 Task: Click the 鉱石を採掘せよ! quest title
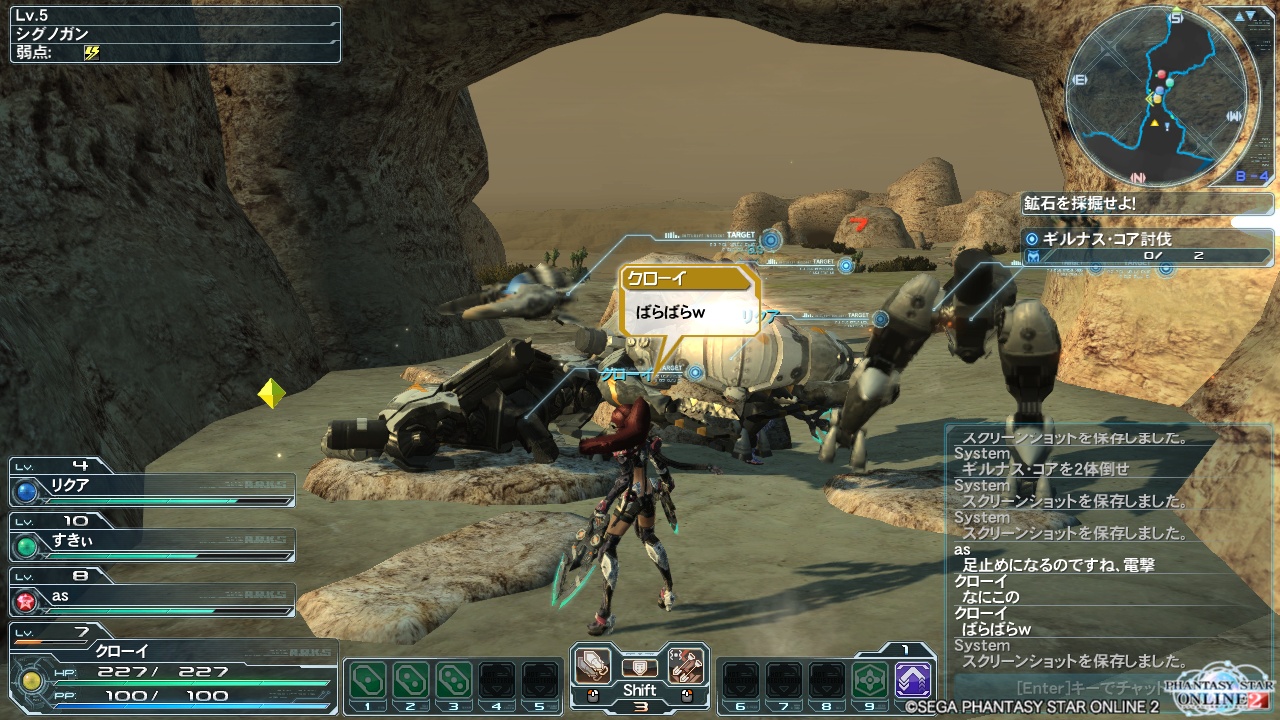point(1148,203)
